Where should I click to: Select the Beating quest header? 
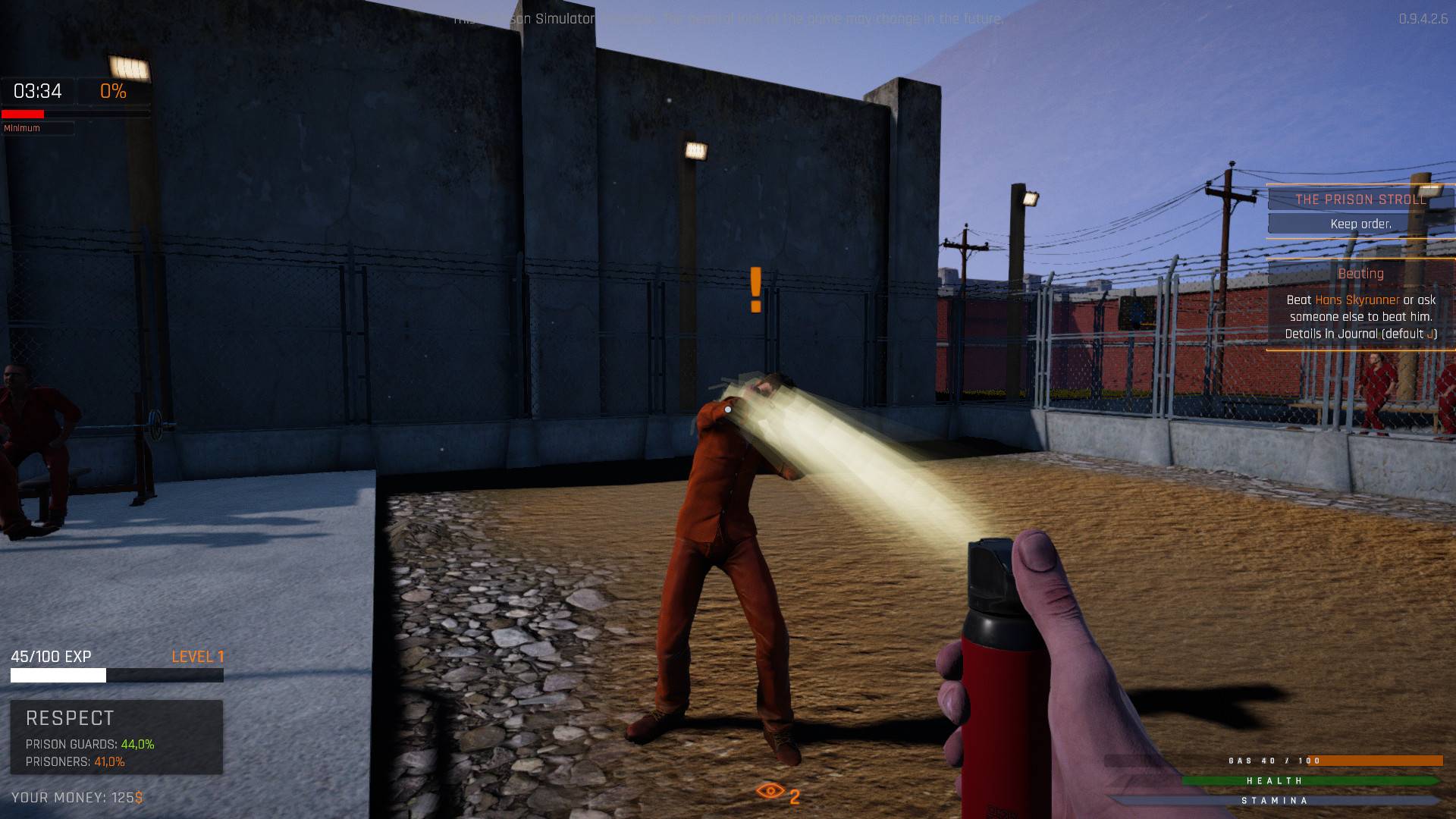[1360, 274]
